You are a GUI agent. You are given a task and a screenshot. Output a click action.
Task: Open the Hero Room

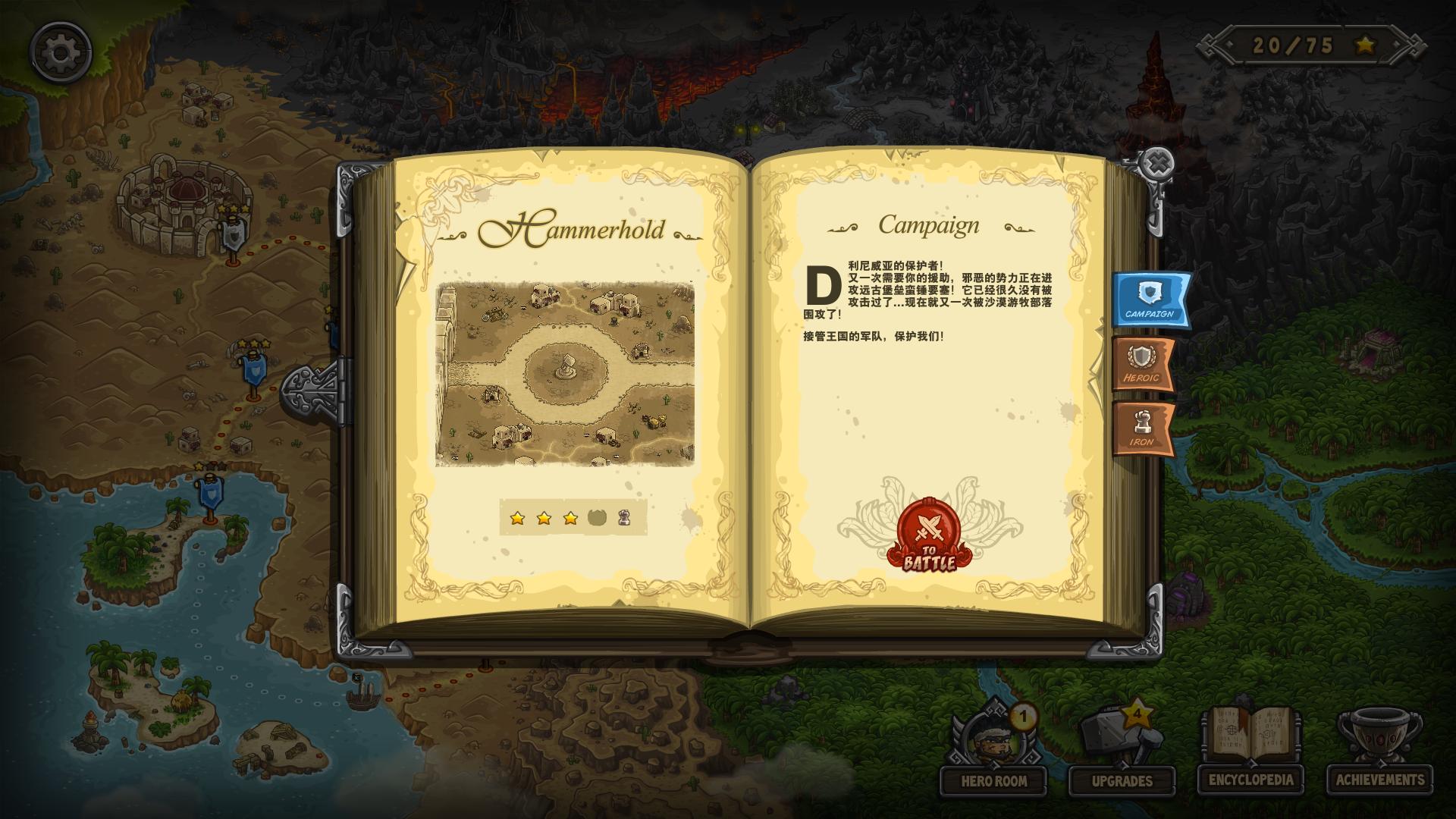tap(993, 751)
